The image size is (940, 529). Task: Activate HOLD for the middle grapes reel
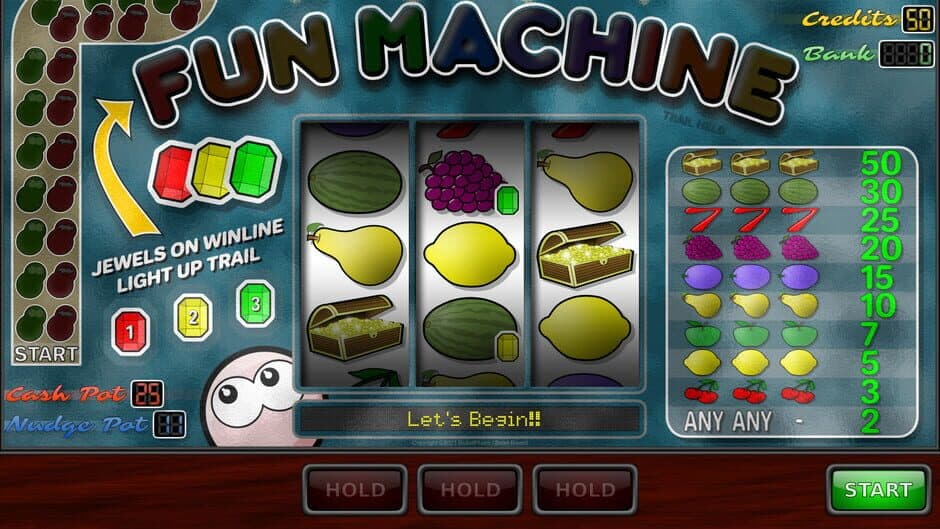[470, 490]
